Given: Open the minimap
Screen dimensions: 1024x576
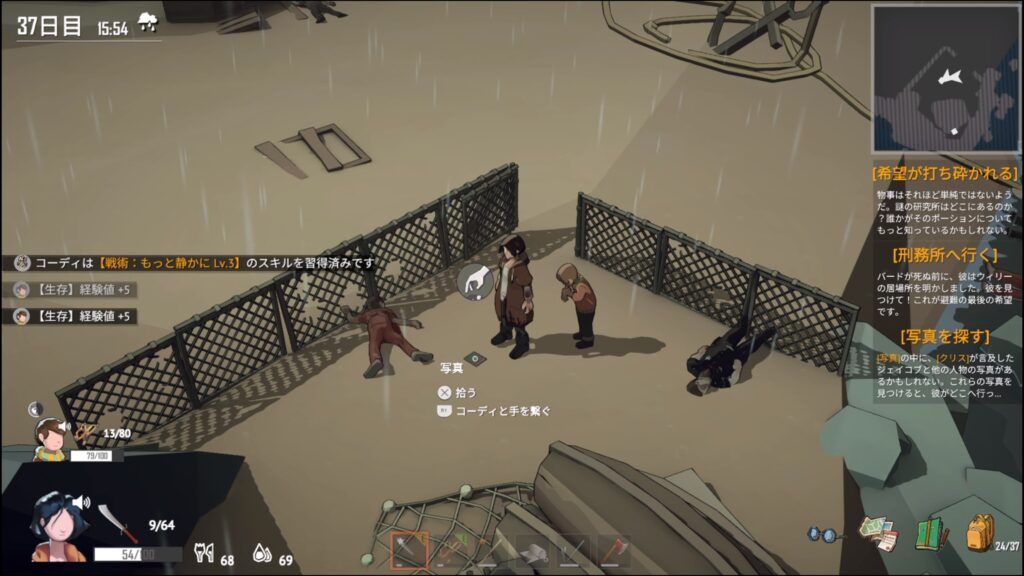Looking at the screenshot, I should click(945, 78).
